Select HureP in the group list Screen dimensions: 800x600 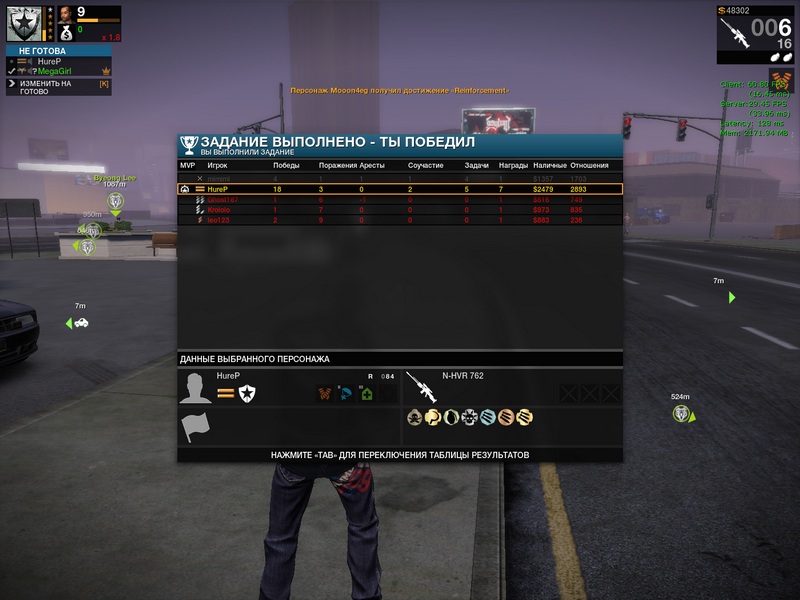[48, 61]
